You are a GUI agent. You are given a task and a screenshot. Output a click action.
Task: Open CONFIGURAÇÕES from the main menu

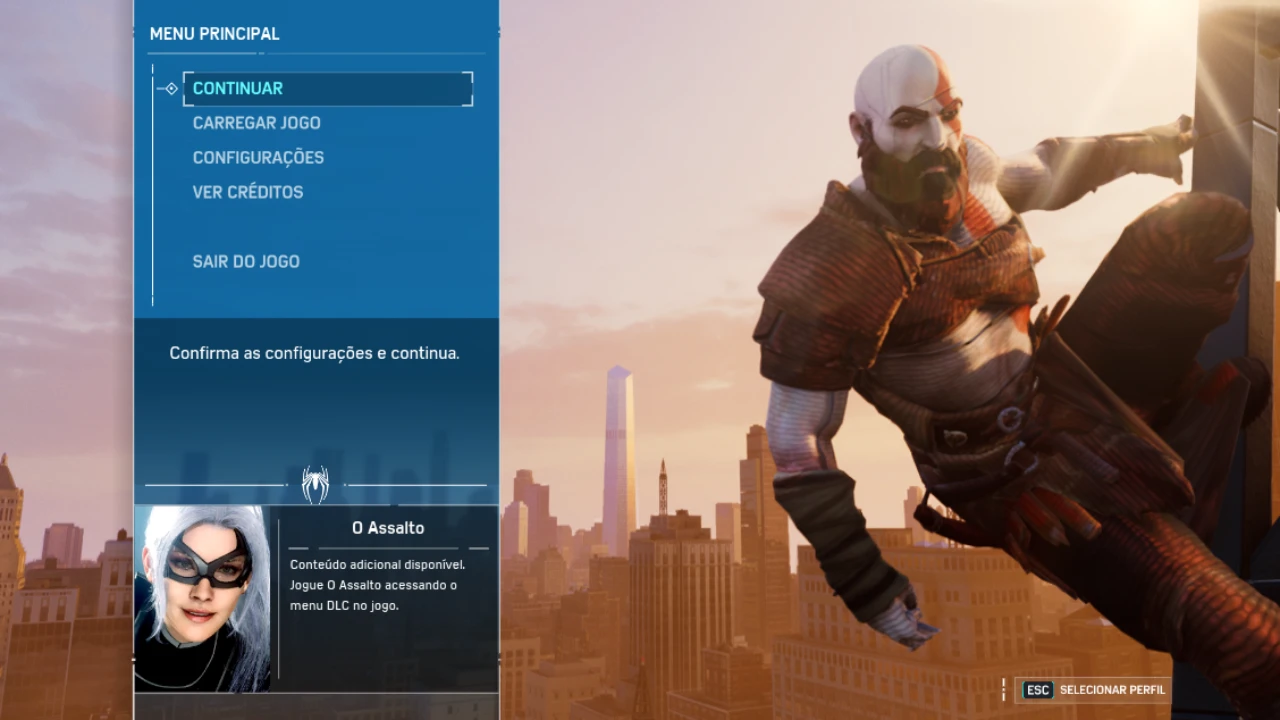[x=258, y=157]
